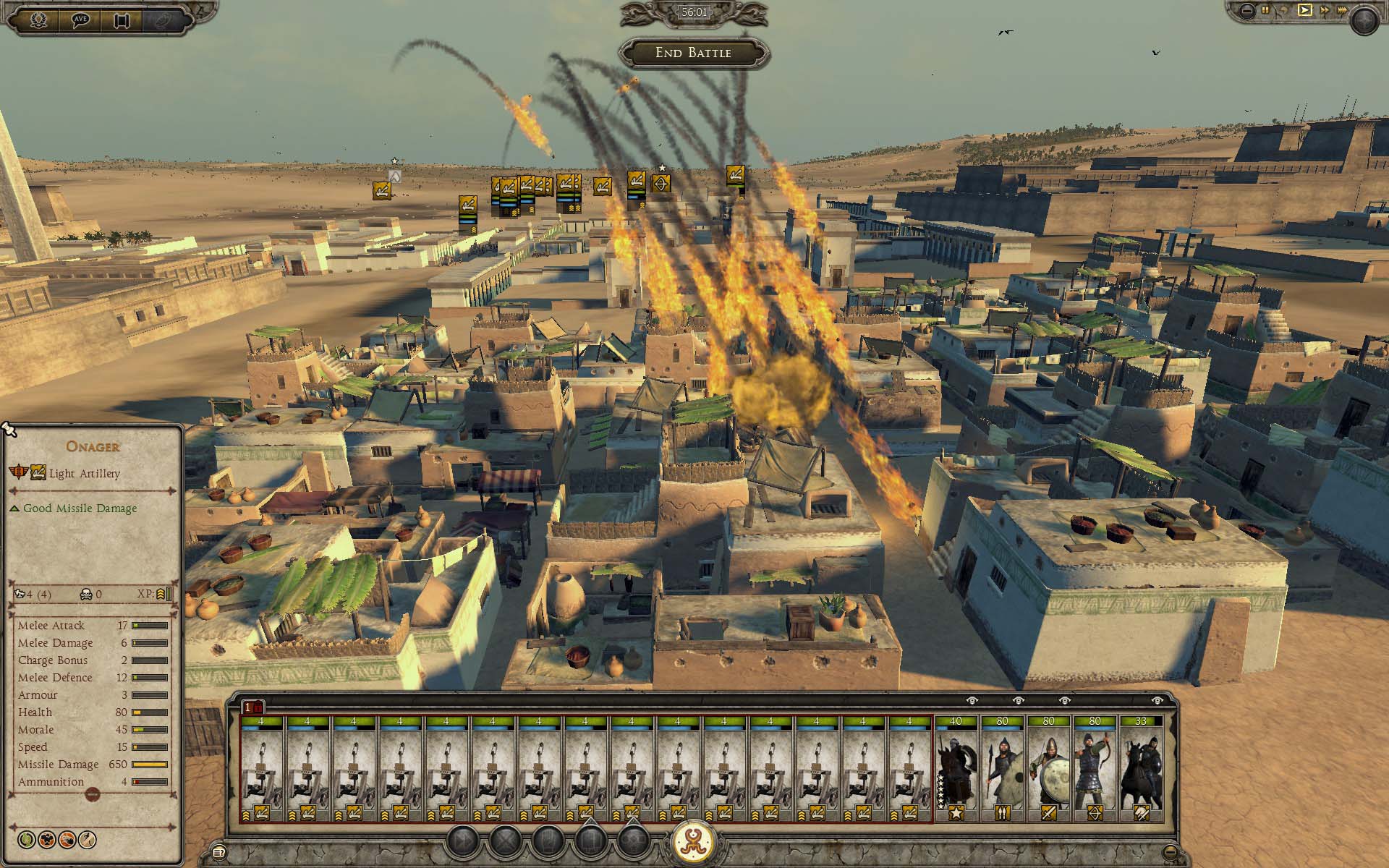Switch to double fast-forward speed
Viewport: 1389px width, 868px height.
(x=1324, y=10)
